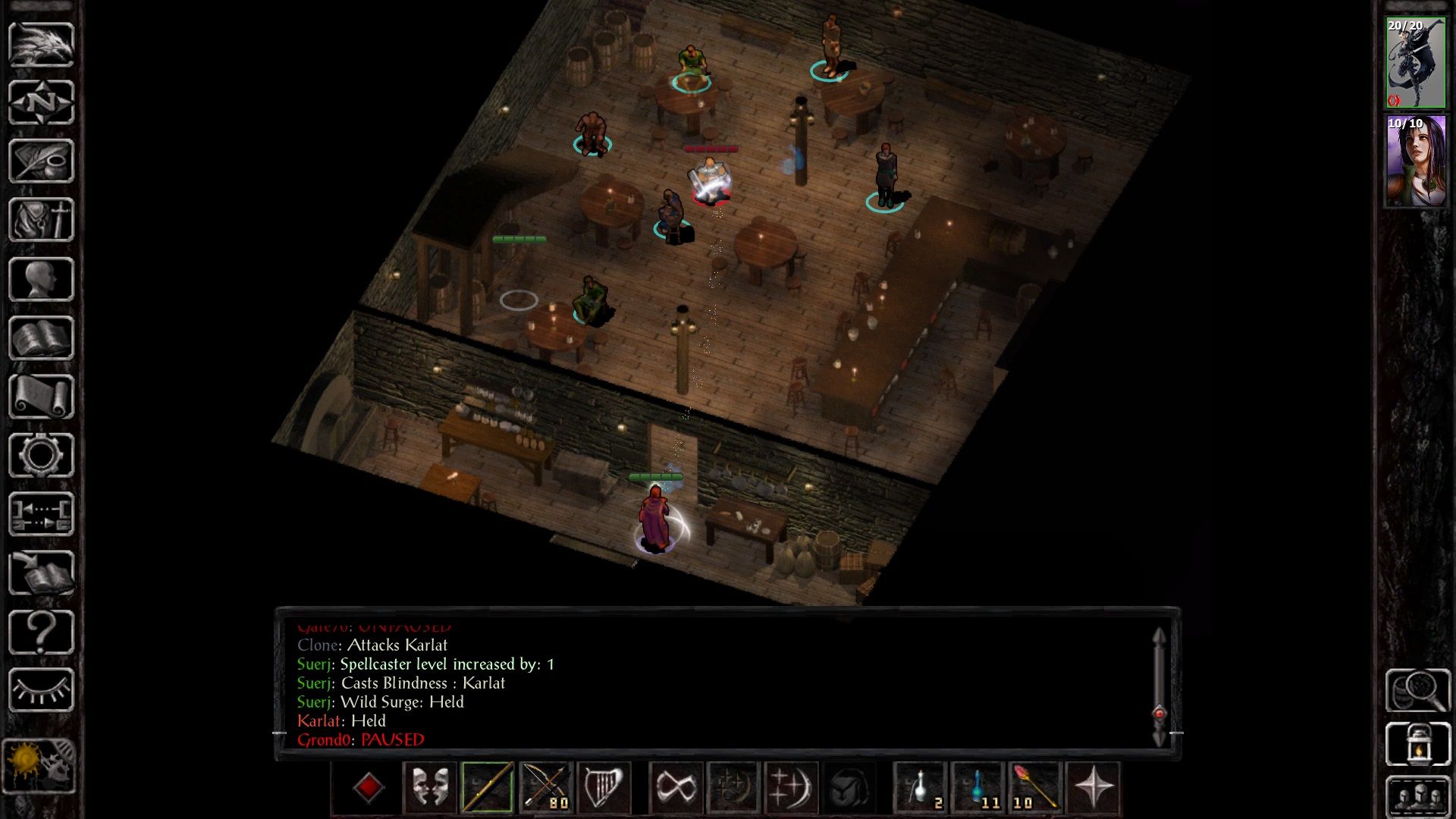This screenshot has height=819, width=1456.
Task: Use the white potion quick item
Action: click(920, 787)
